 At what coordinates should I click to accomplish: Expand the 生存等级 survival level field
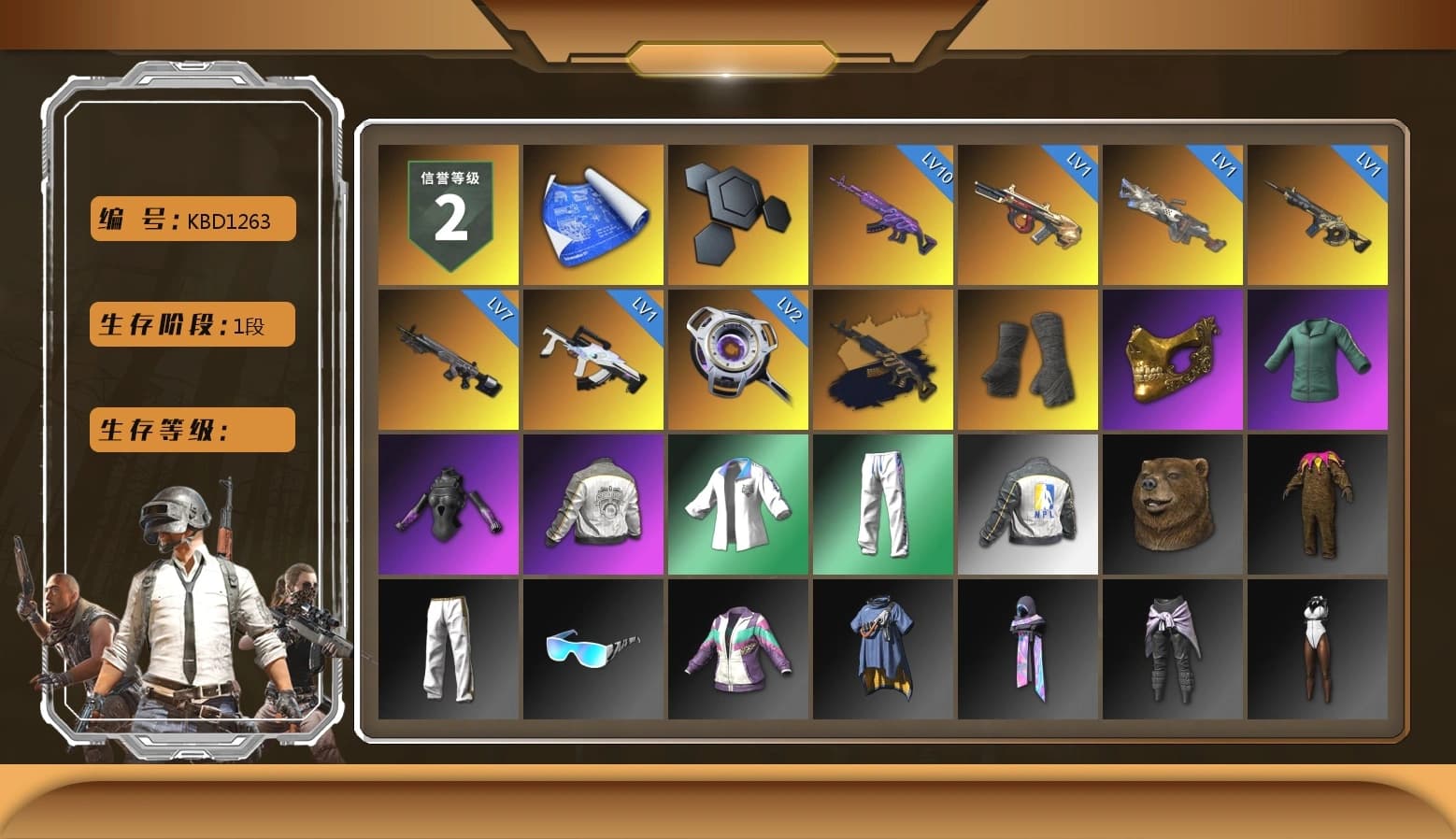pos(191,430)
